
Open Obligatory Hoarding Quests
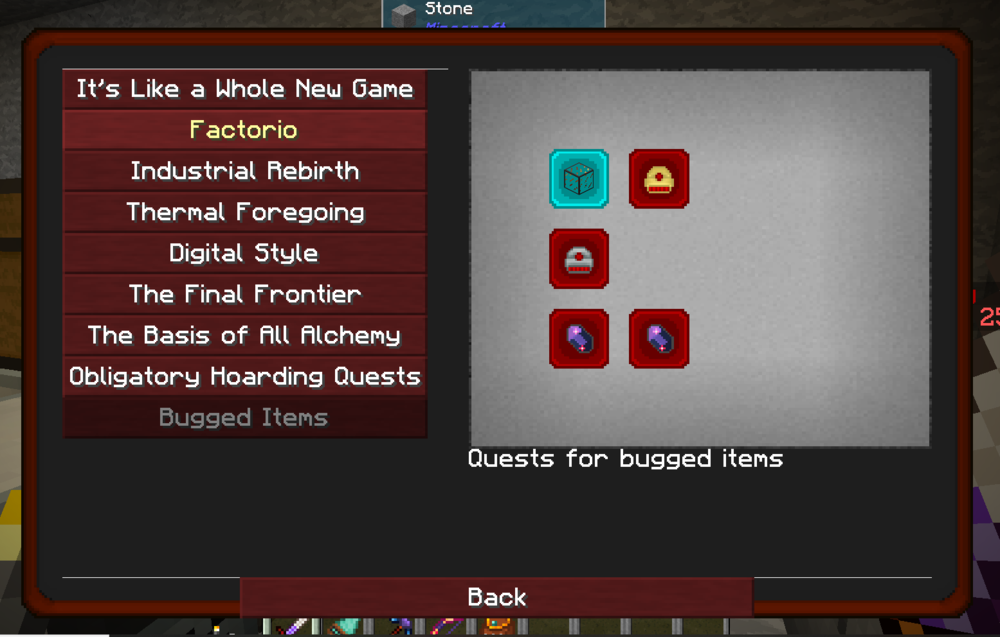click(x=244, y=376)
